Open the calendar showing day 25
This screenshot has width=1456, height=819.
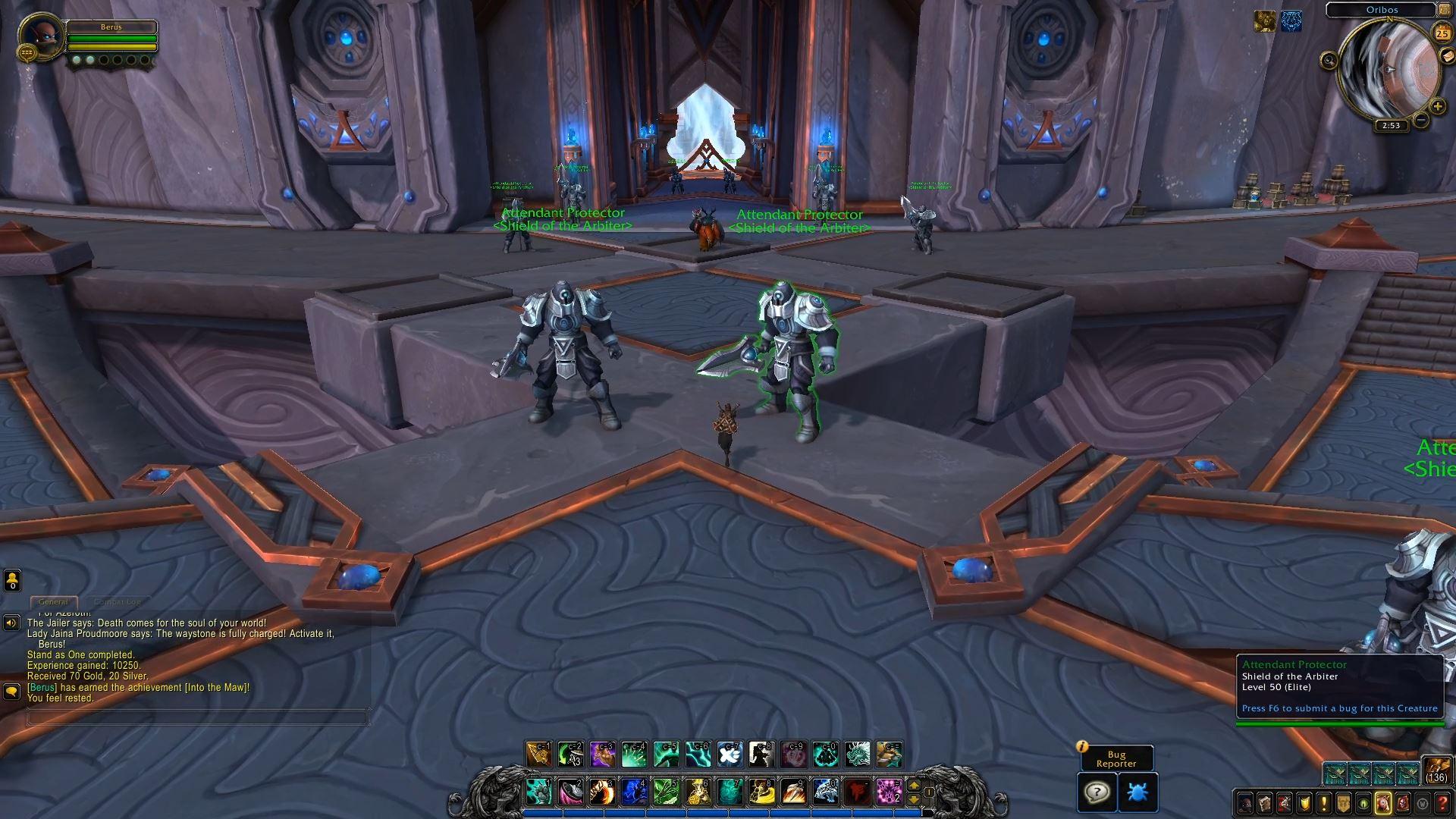[1442, 32]
